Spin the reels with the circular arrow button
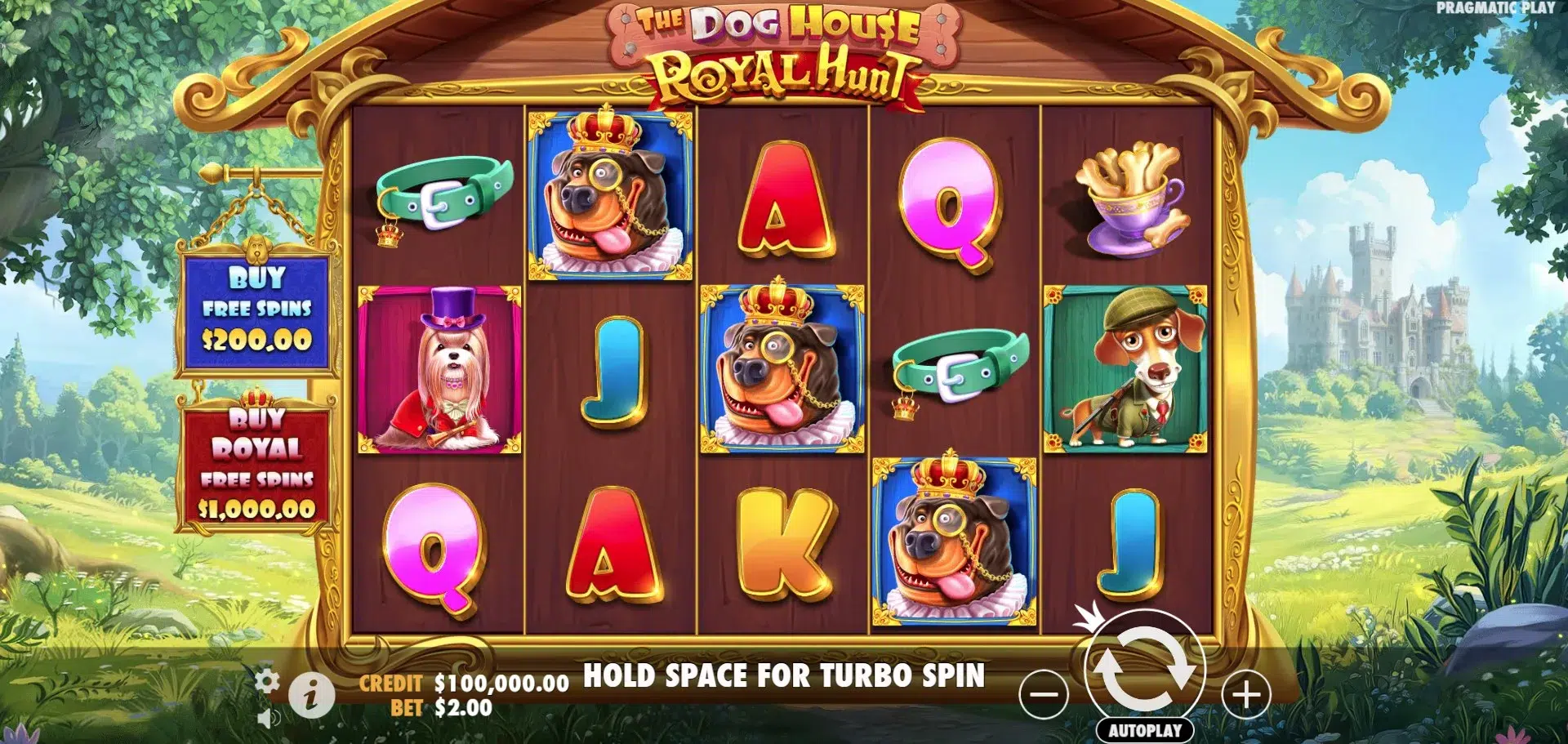This screenshot has width=1568, height=744. (x=1143, y=669)
